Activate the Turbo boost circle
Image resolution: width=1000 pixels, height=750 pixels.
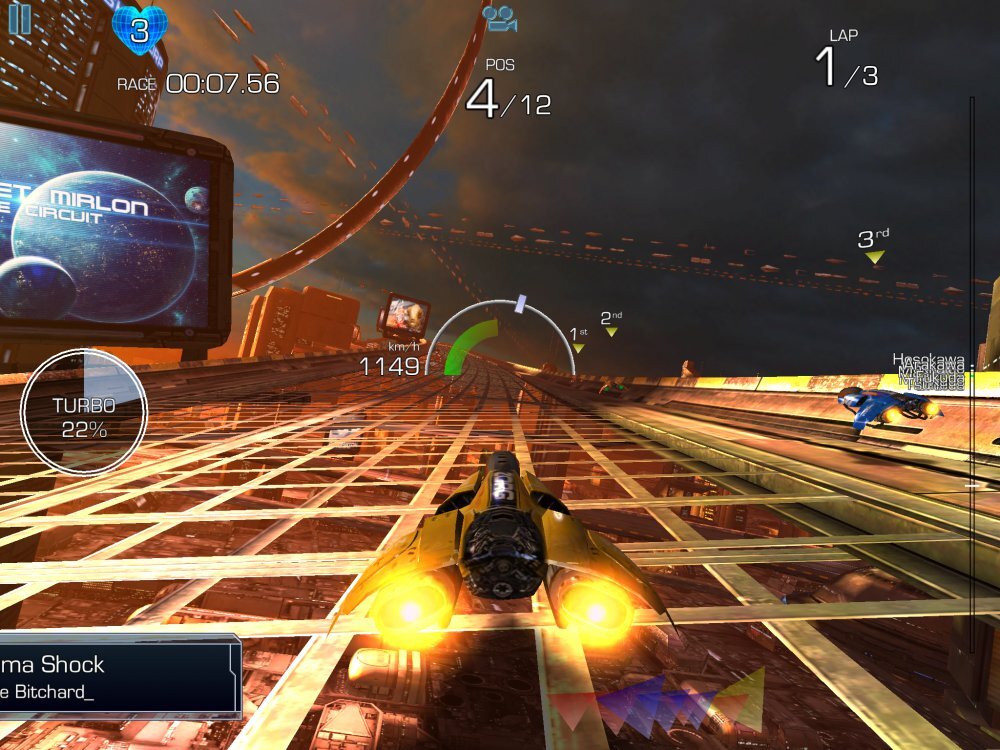[84, 412]
